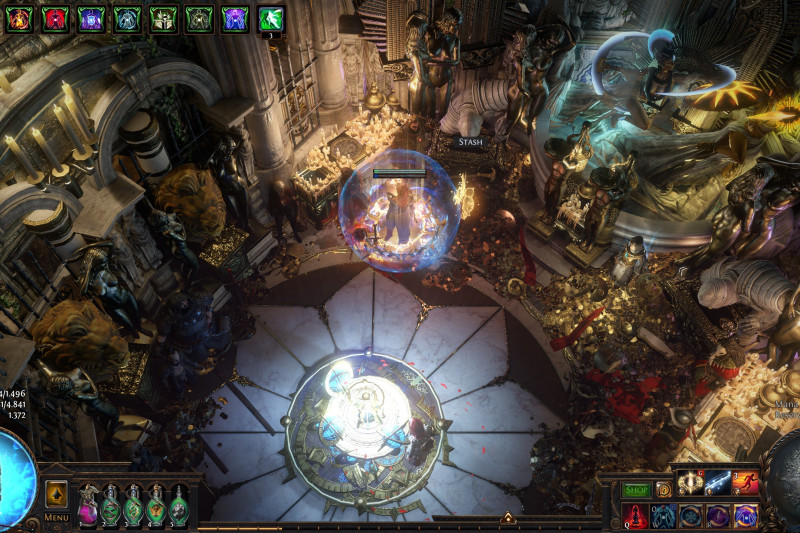Click the gold coin icon beside Shop
800x533 pixels.
click(663, 490)
